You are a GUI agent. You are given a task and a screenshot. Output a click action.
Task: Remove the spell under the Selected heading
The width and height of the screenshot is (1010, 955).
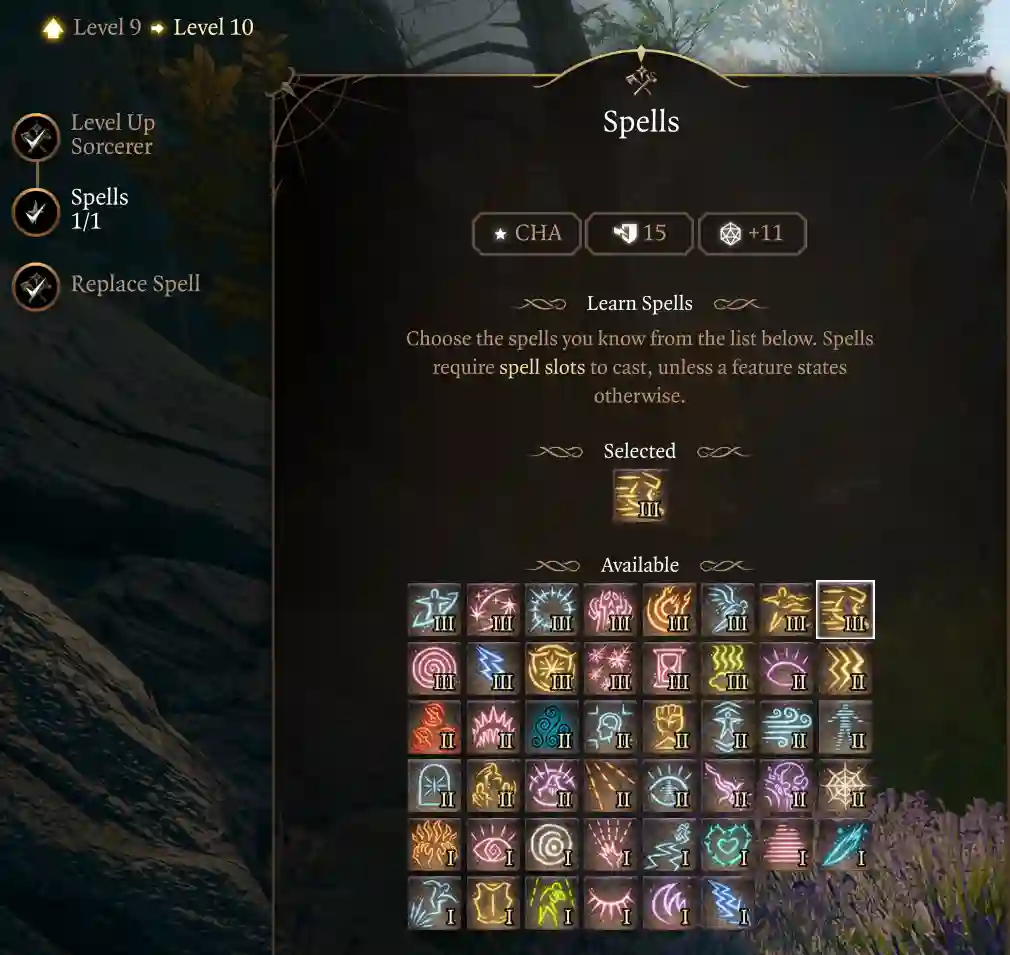[640, 496]
